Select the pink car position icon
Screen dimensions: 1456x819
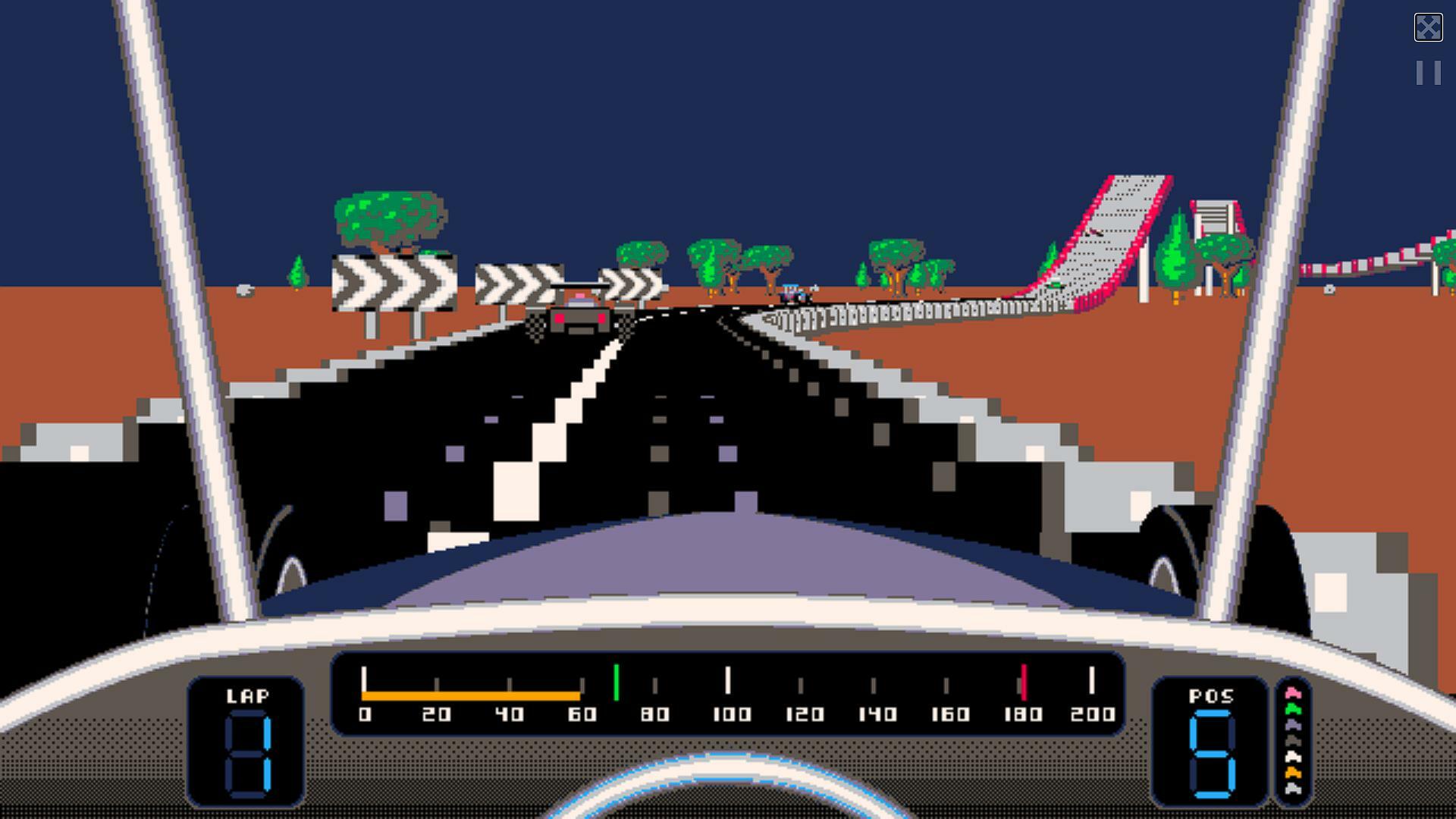coord(1292,692)
